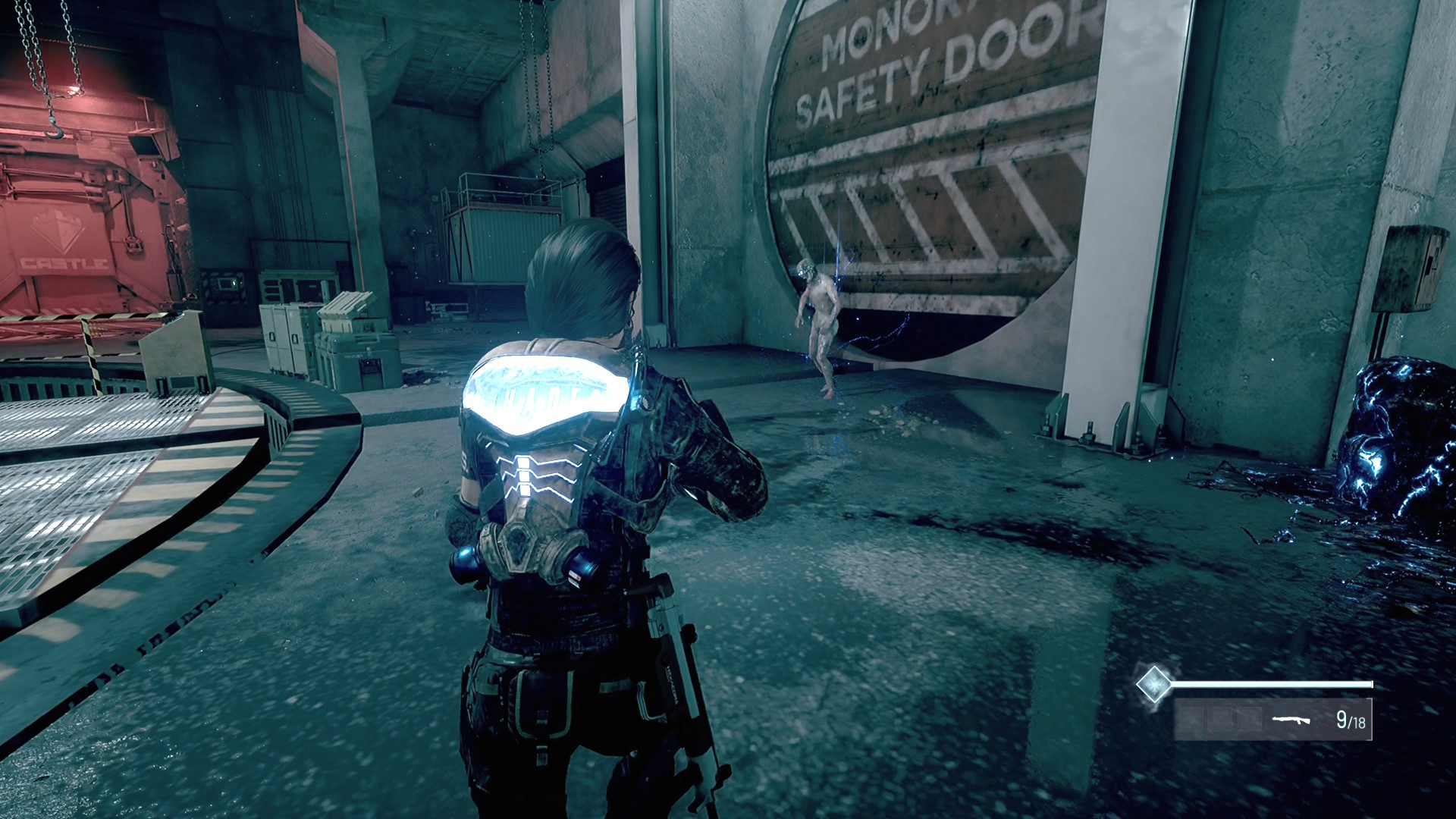Select the shotgun weapon icon
Screen dimensions: 1456x819
1291,719
